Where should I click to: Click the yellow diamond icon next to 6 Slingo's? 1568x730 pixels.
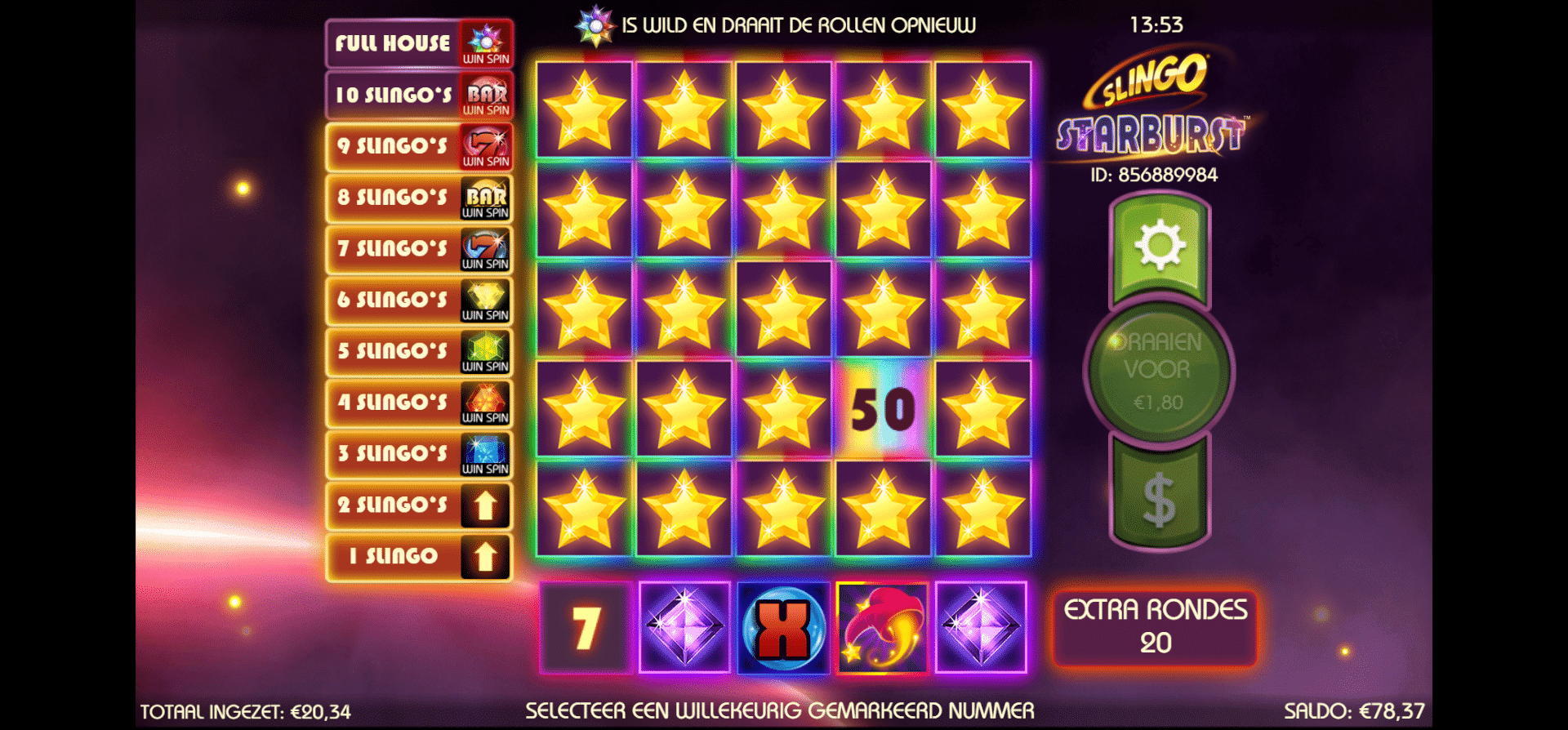point(485,300)
